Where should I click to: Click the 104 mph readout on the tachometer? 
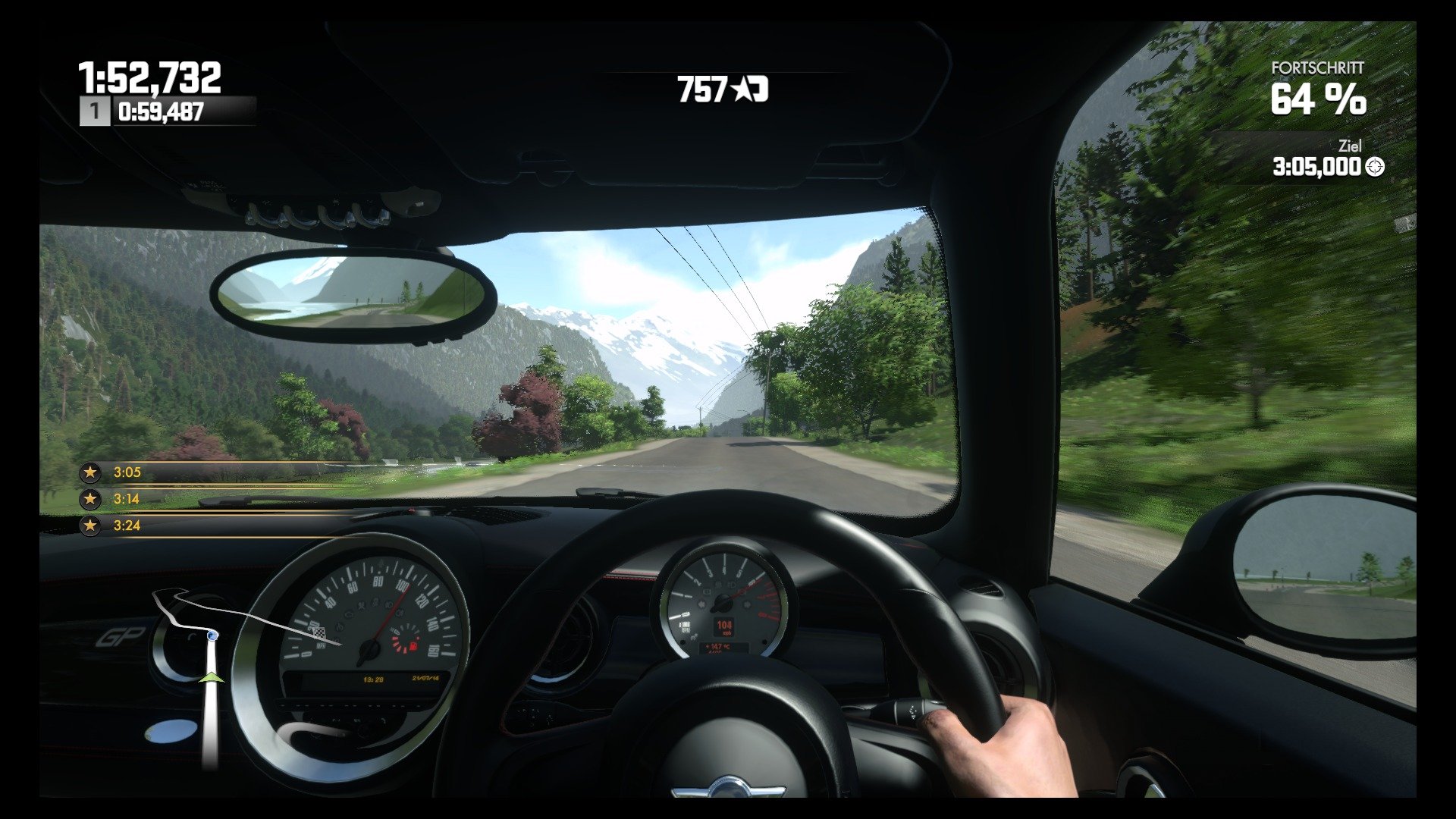click(x=725, y=626)
